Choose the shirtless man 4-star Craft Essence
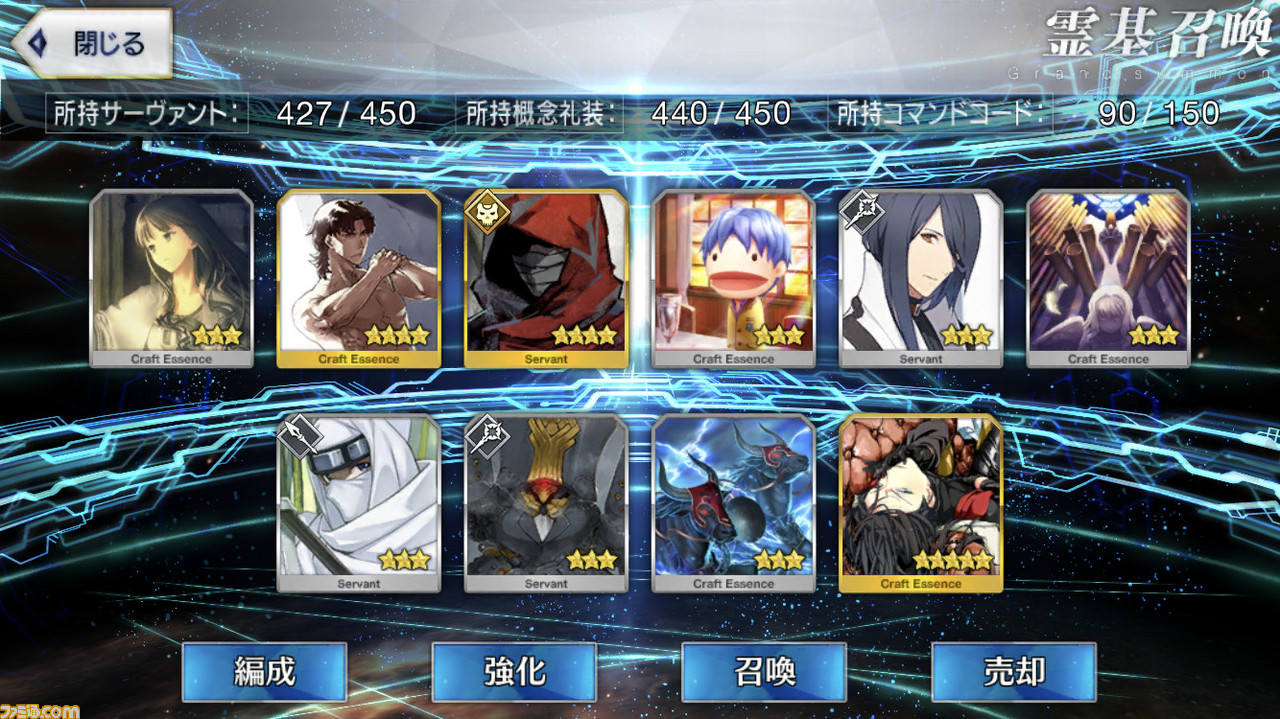 [358, 278]
